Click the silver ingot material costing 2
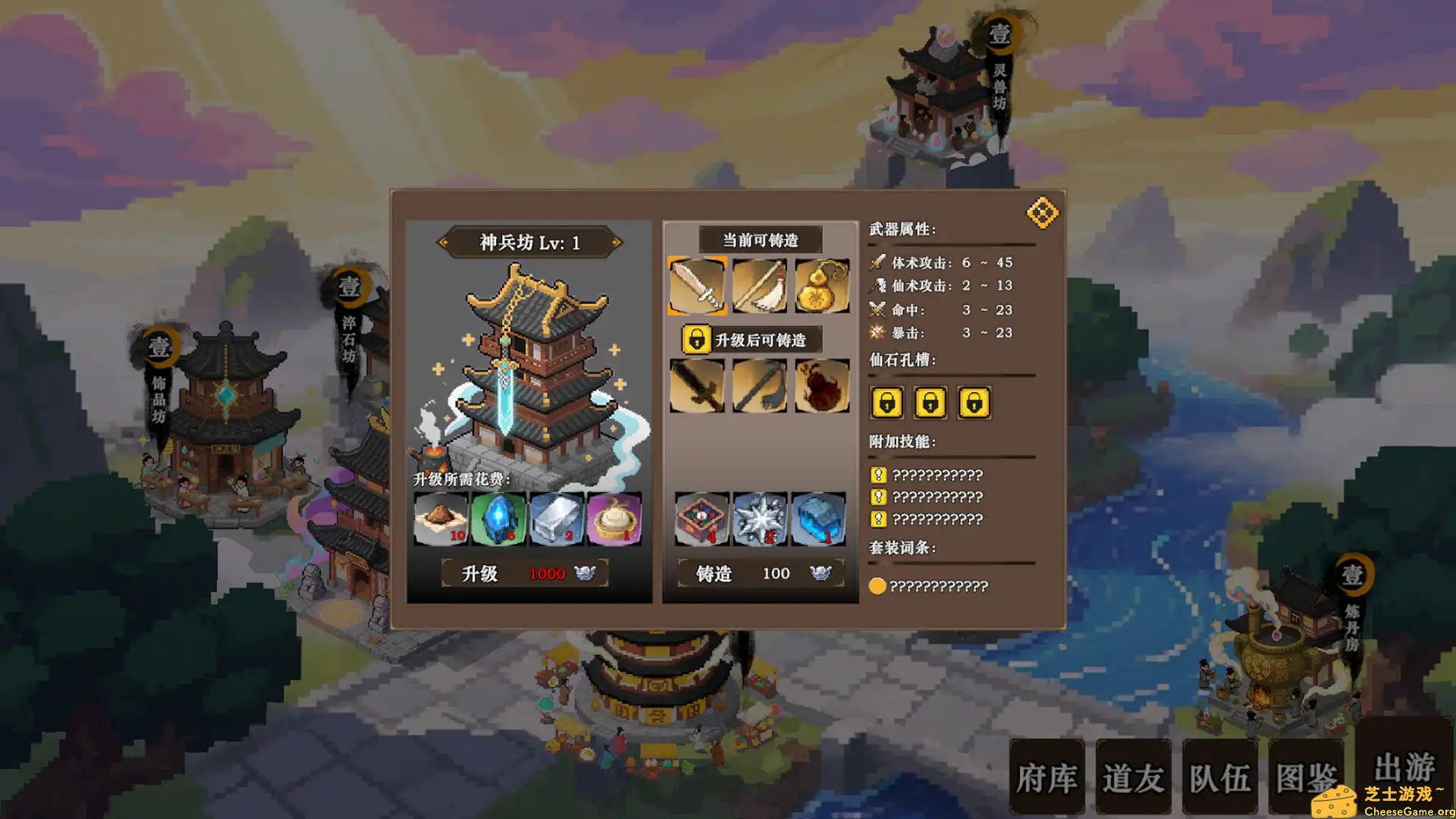Screen dimensions: 1456x819 pyautogui.click(x=556, y=519)
